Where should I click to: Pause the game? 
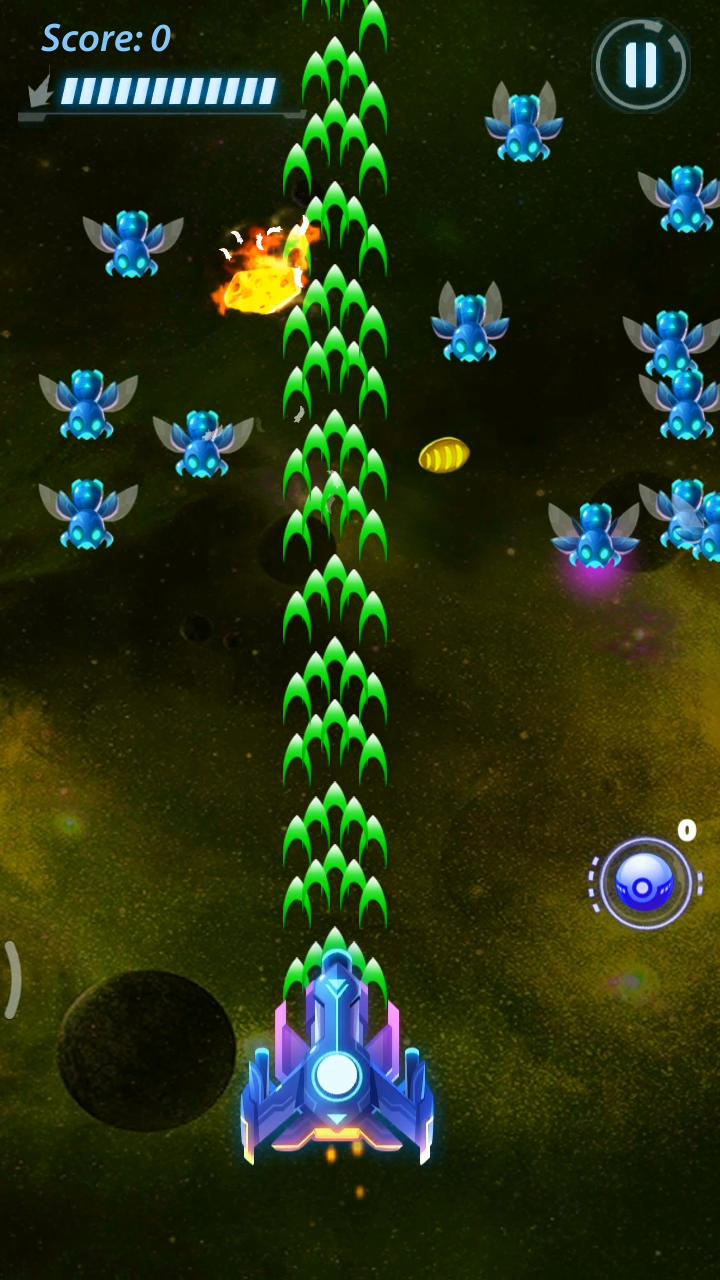click(x=640, y=65)
